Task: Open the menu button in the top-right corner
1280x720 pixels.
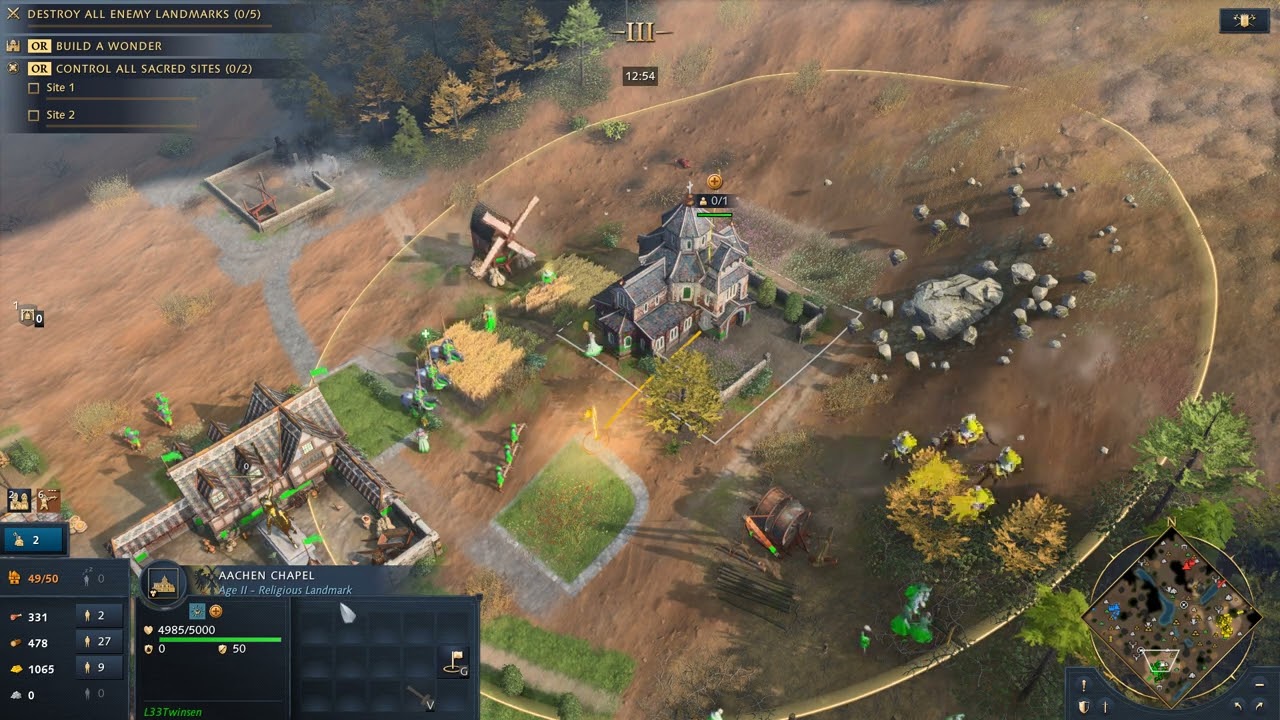Action: tap(1244, 20)
